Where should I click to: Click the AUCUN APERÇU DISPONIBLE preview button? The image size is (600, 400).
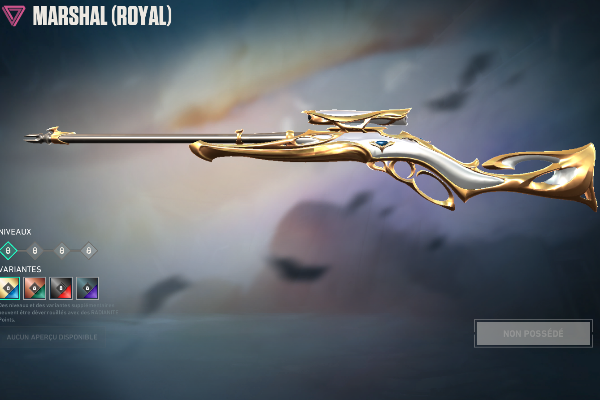coord(52,337)
